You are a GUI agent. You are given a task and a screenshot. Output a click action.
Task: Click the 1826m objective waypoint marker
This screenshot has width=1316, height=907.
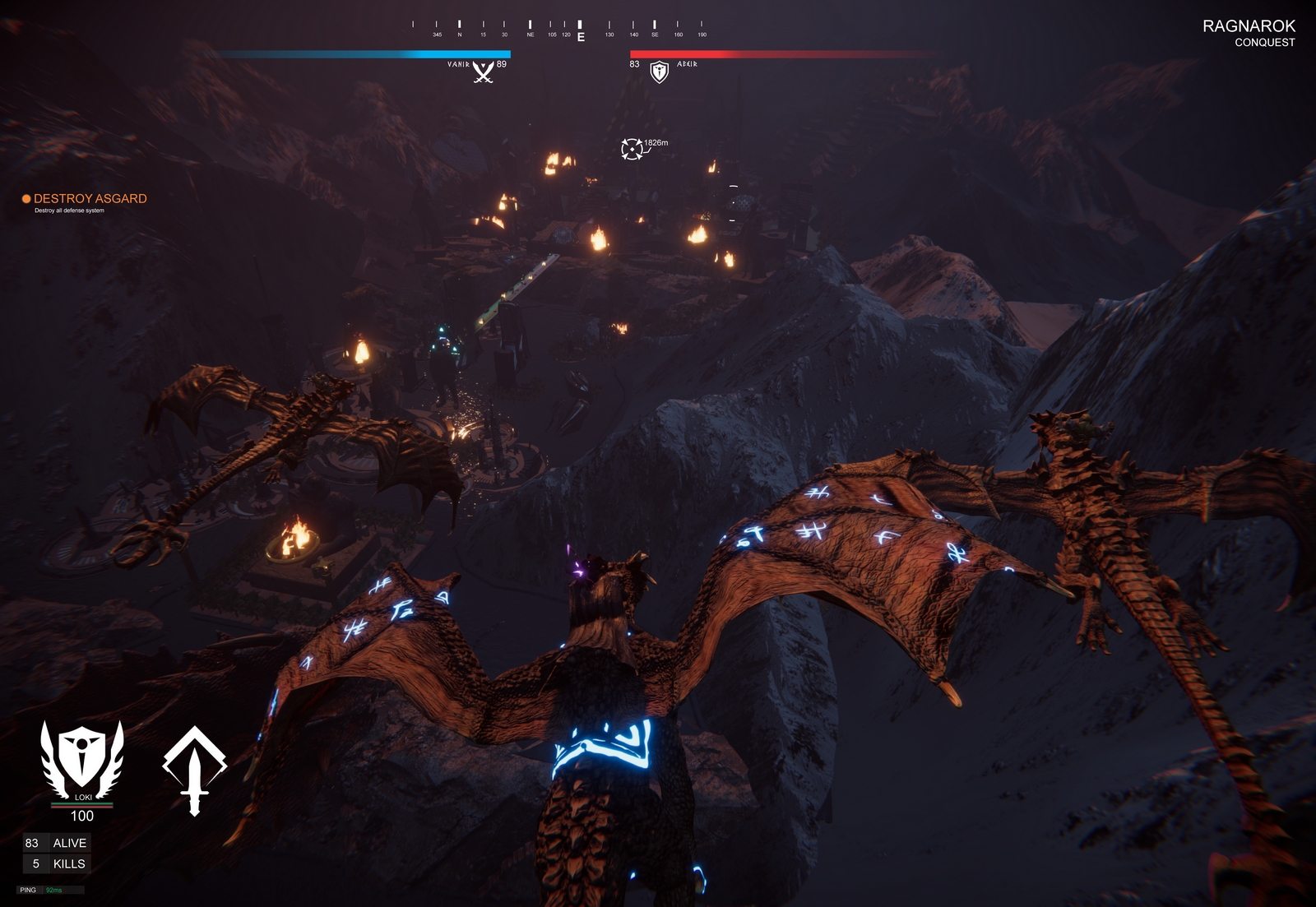point(633,148)
